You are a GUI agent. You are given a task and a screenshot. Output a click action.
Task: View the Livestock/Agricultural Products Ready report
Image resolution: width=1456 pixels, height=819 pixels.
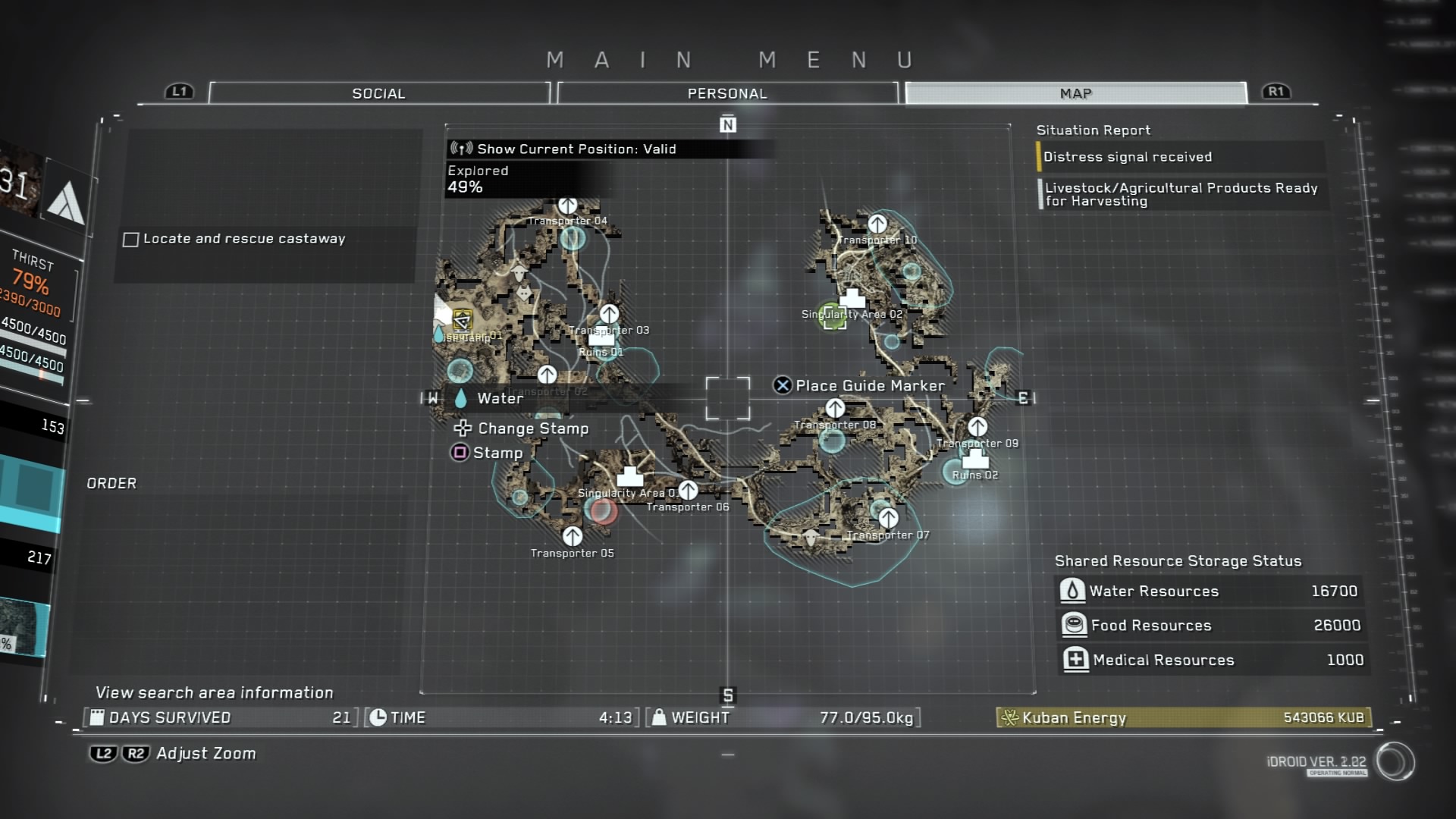[1180, 194]
